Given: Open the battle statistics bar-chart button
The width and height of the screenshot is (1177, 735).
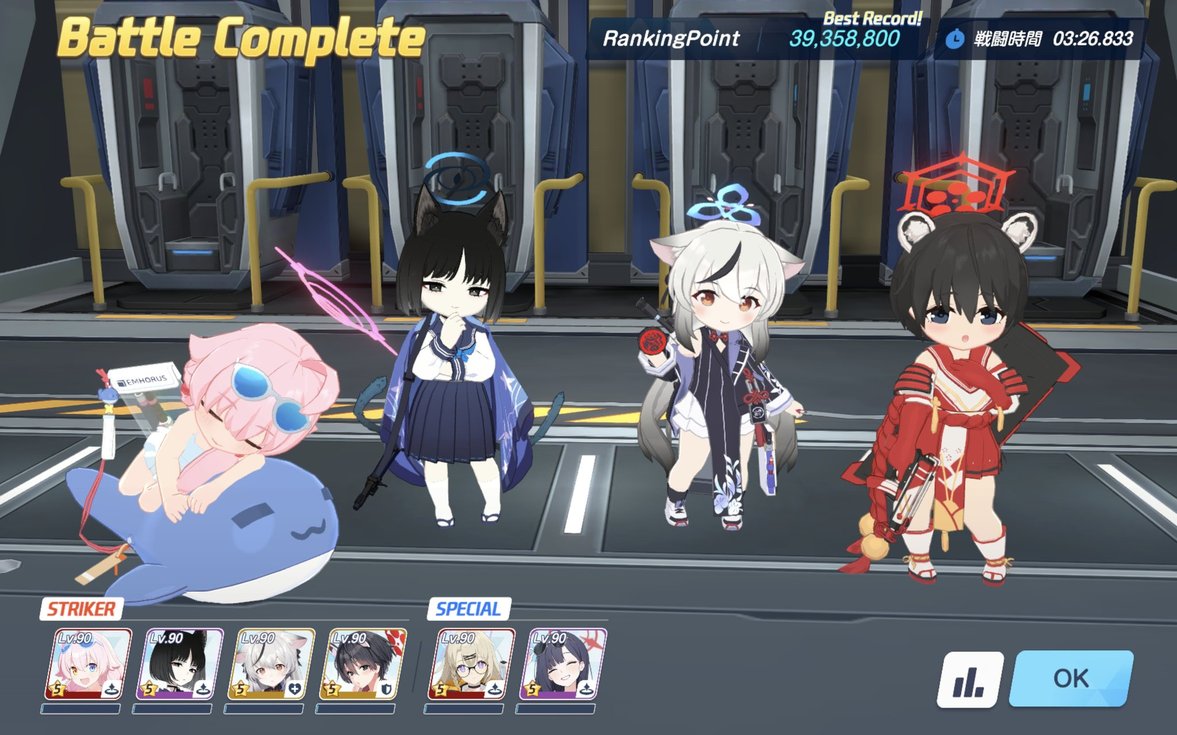Looking at the screenshot, I should [969, 680].
